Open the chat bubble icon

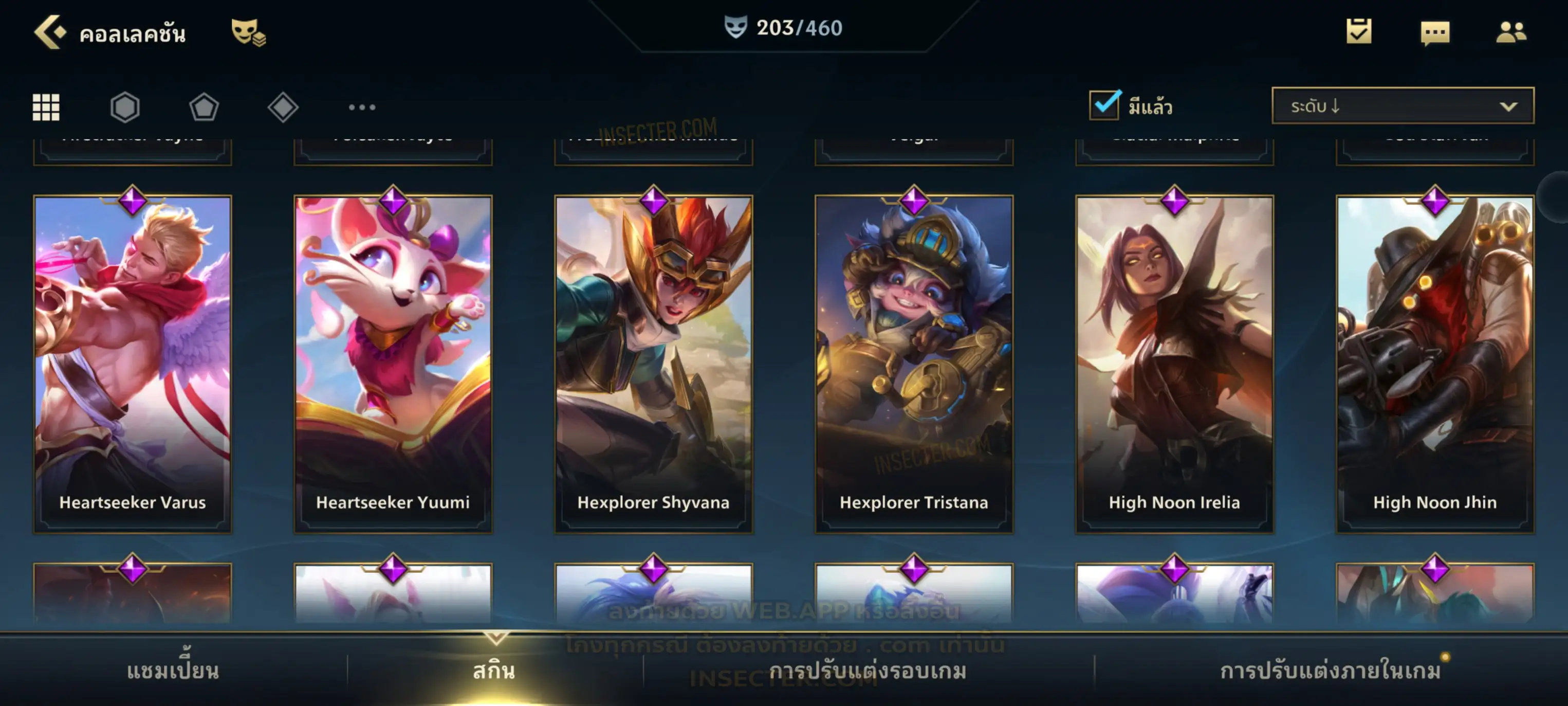(1435, 33)
